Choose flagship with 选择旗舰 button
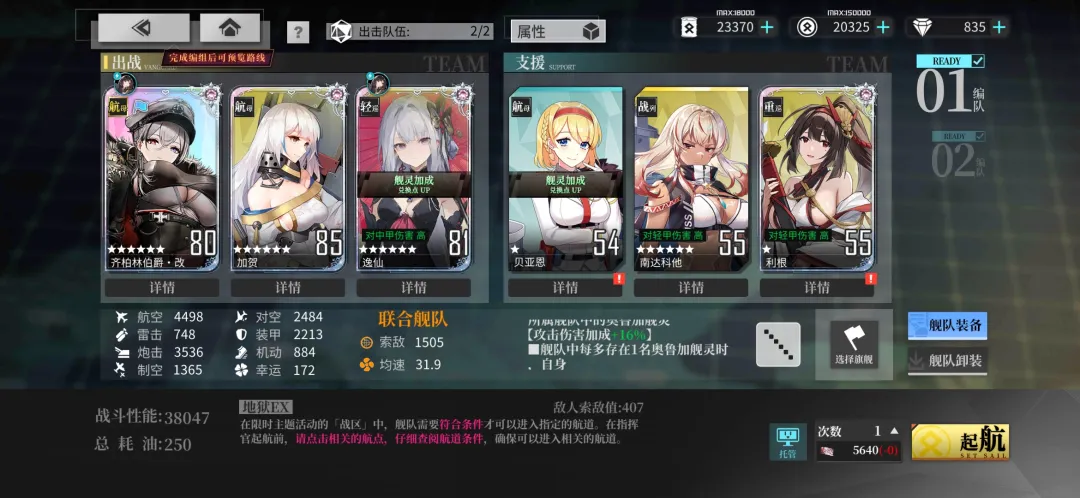 [853, 344]
